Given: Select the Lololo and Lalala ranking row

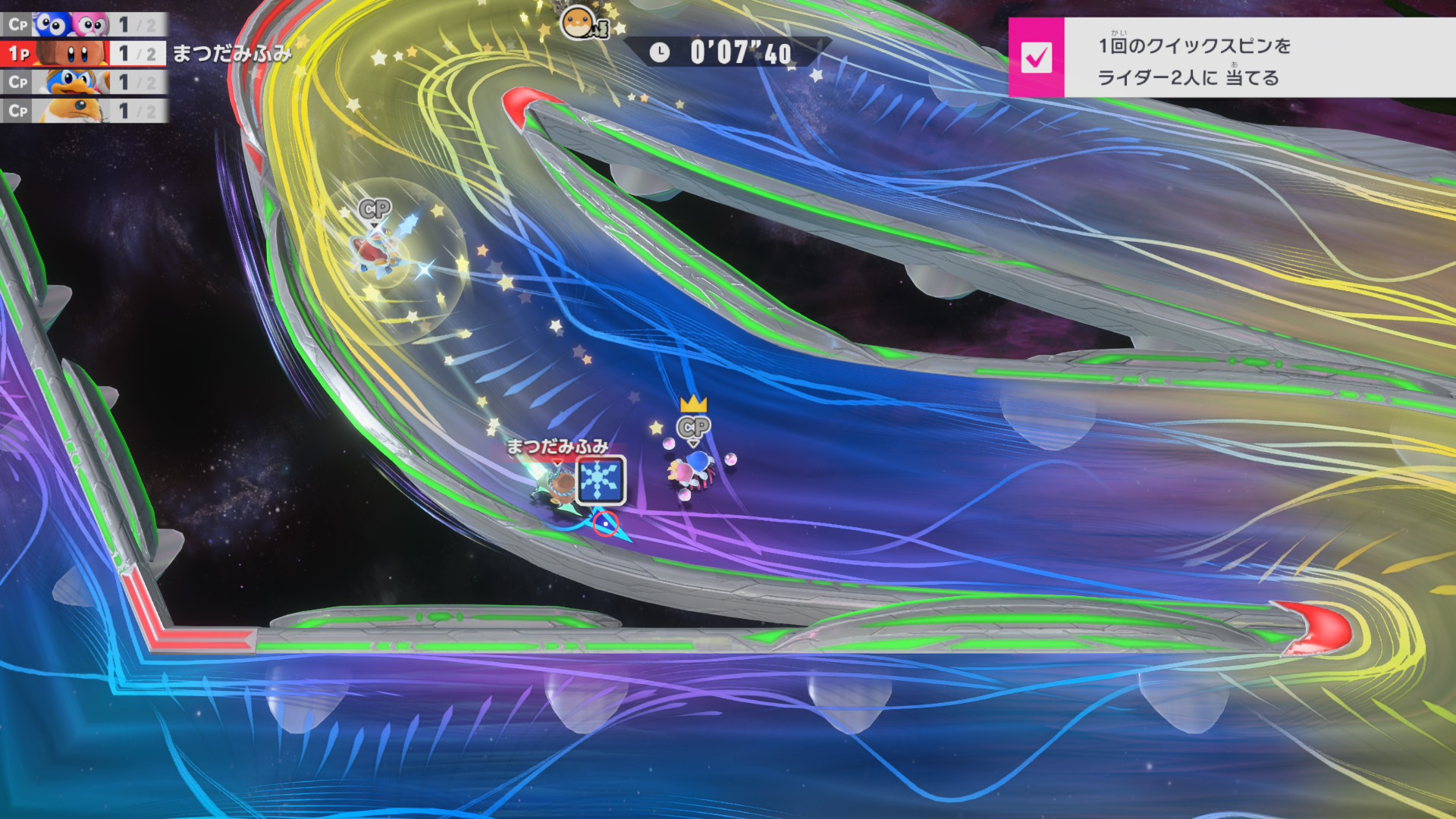Looking at the screenshot, I should (x=83, y=24).
